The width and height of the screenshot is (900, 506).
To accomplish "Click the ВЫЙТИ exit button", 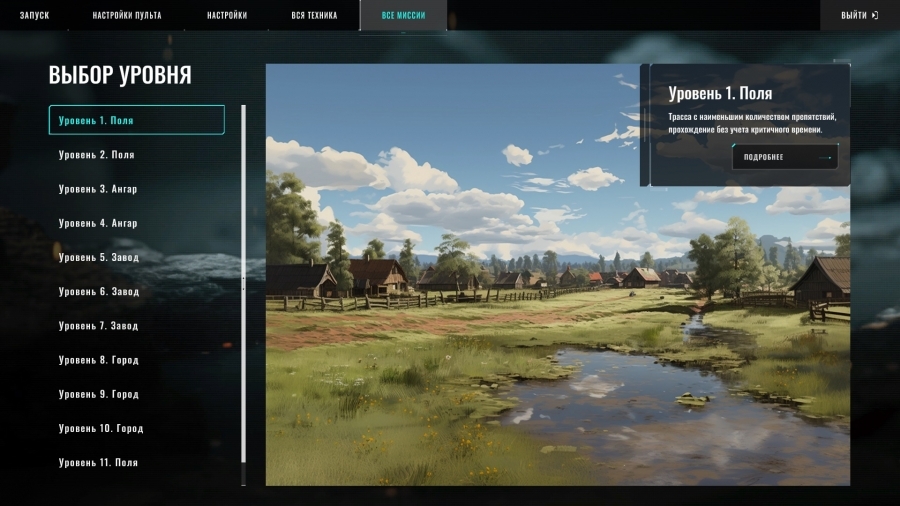I will click(x=859, y=16).
